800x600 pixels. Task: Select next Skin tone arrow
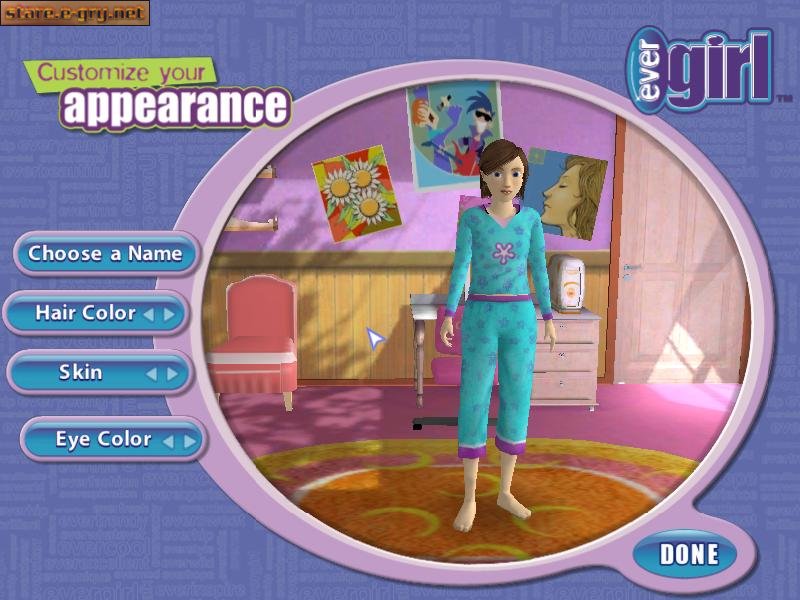click(x=172, y=374)
